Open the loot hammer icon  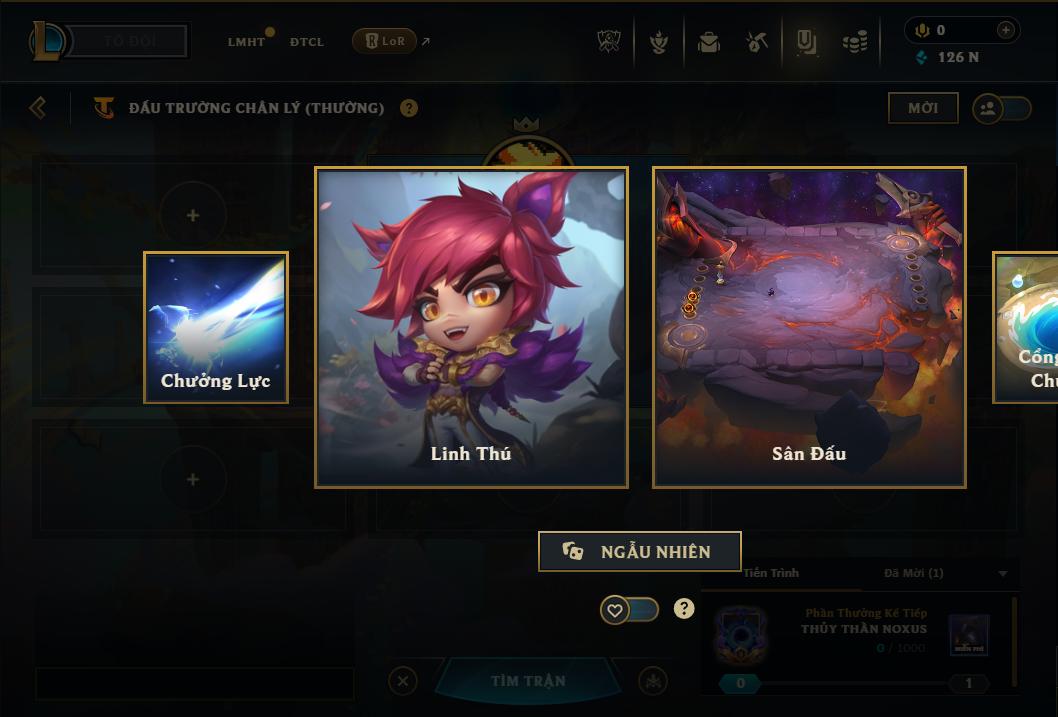tap(757, 42)
